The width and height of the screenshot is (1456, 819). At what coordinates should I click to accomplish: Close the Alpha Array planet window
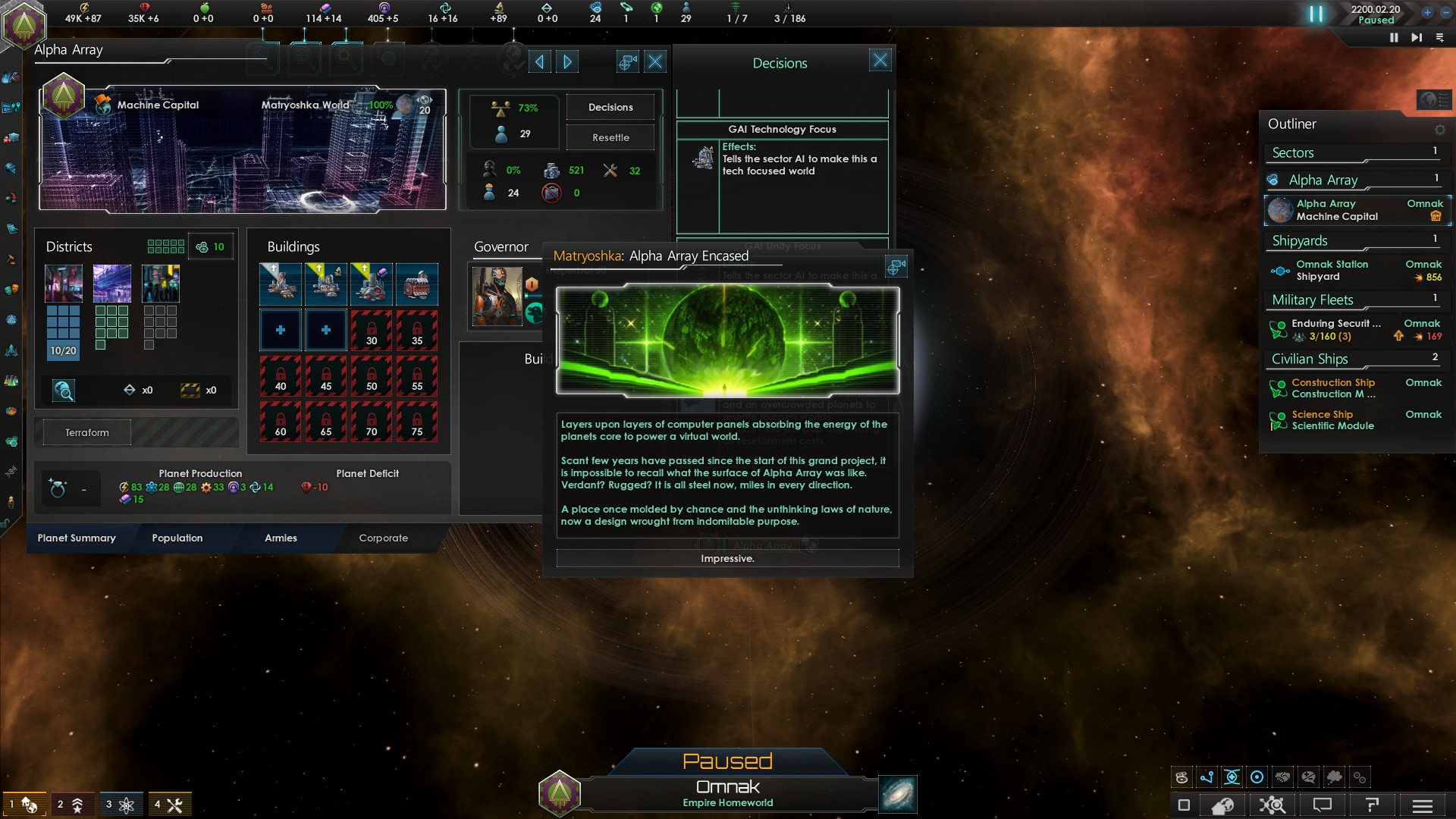click(x=655, y=62)
